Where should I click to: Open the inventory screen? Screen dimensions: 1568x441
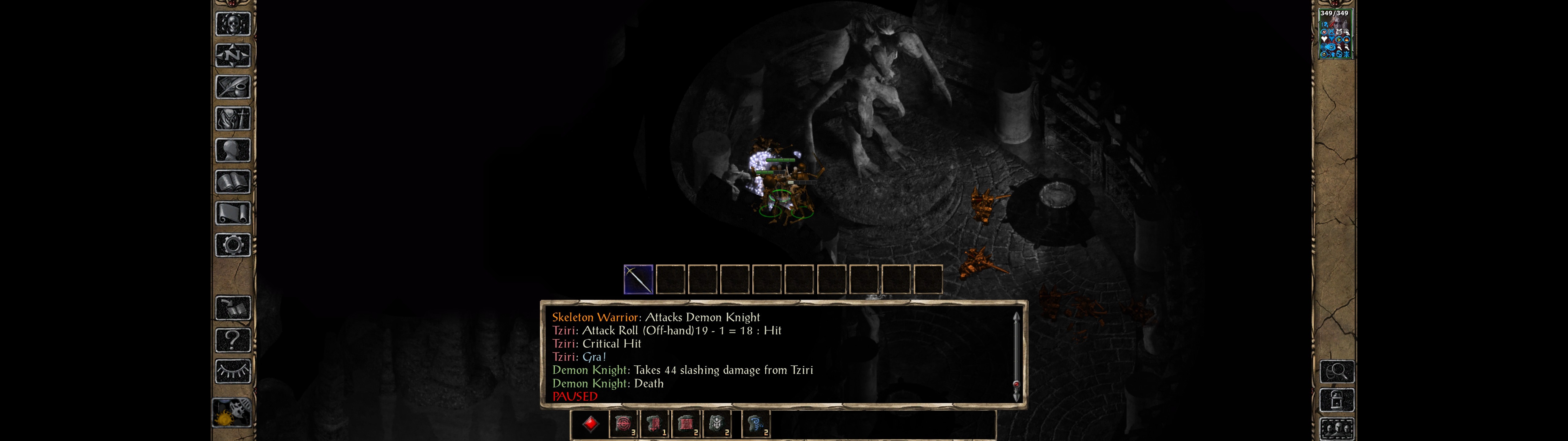(233, 119)
